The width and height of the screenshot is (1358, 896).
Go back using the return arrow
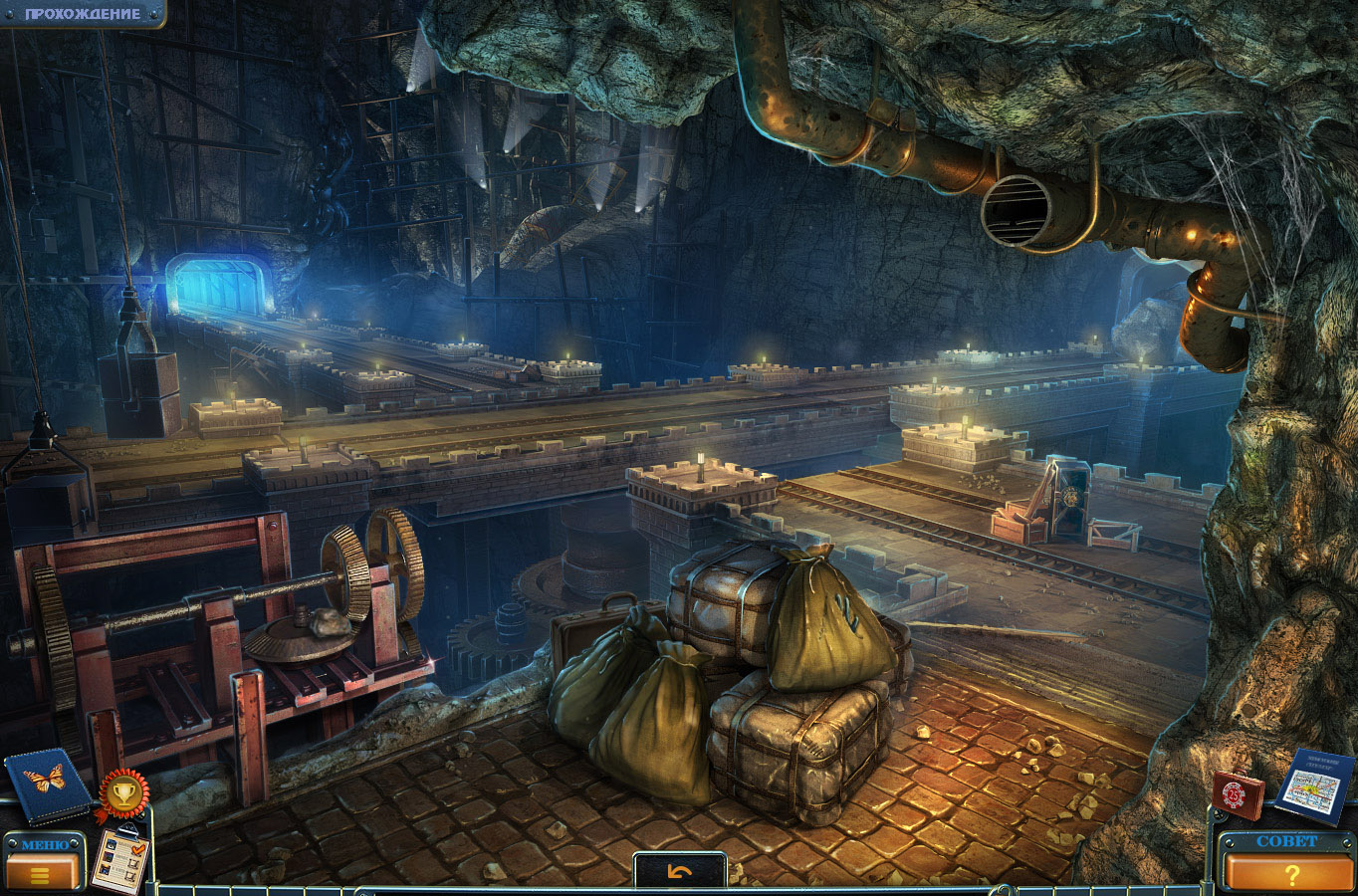click(x=679, y=872)
